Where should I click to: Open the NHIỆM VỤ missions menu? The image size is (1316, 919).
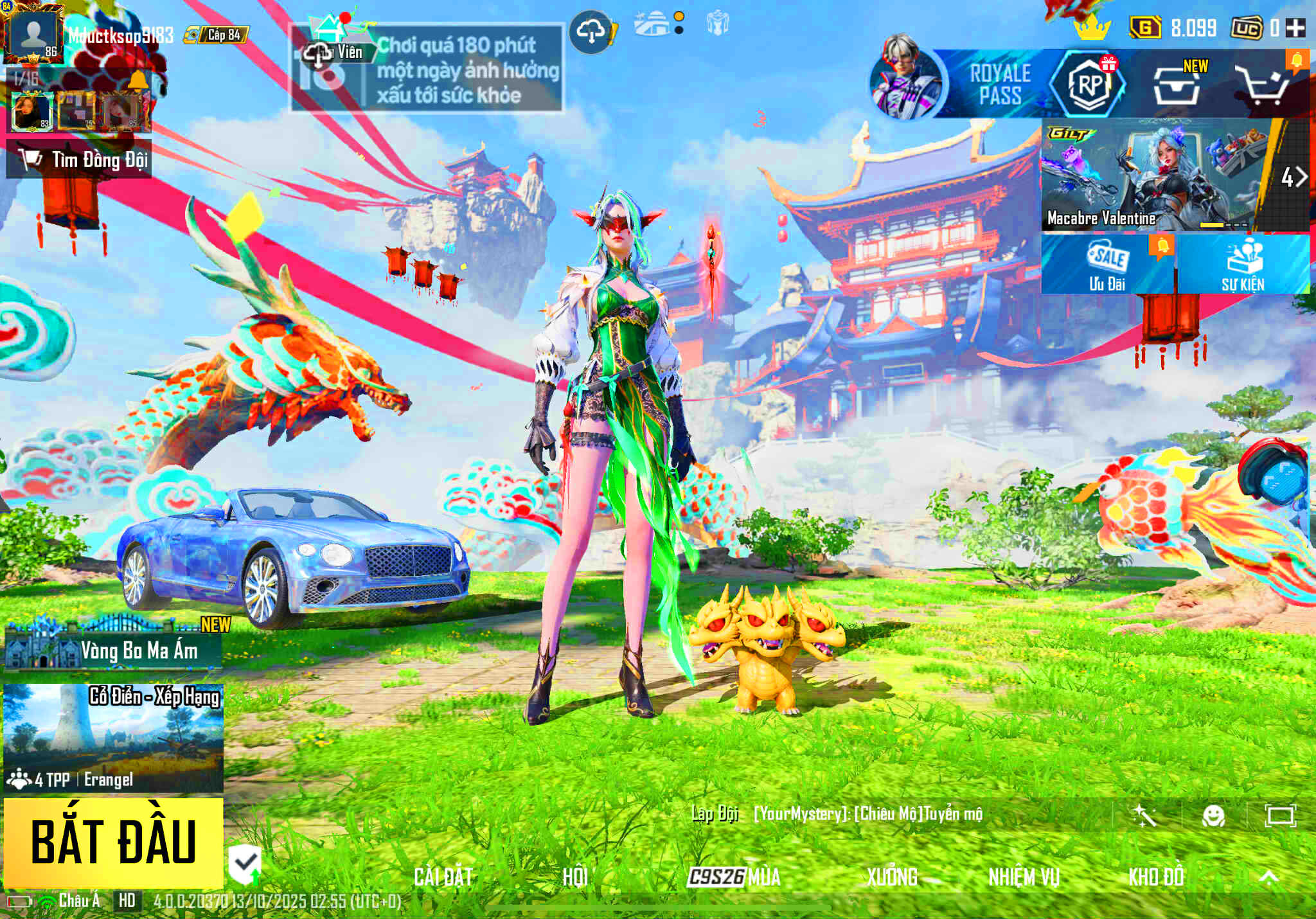tap(1024, 877)
